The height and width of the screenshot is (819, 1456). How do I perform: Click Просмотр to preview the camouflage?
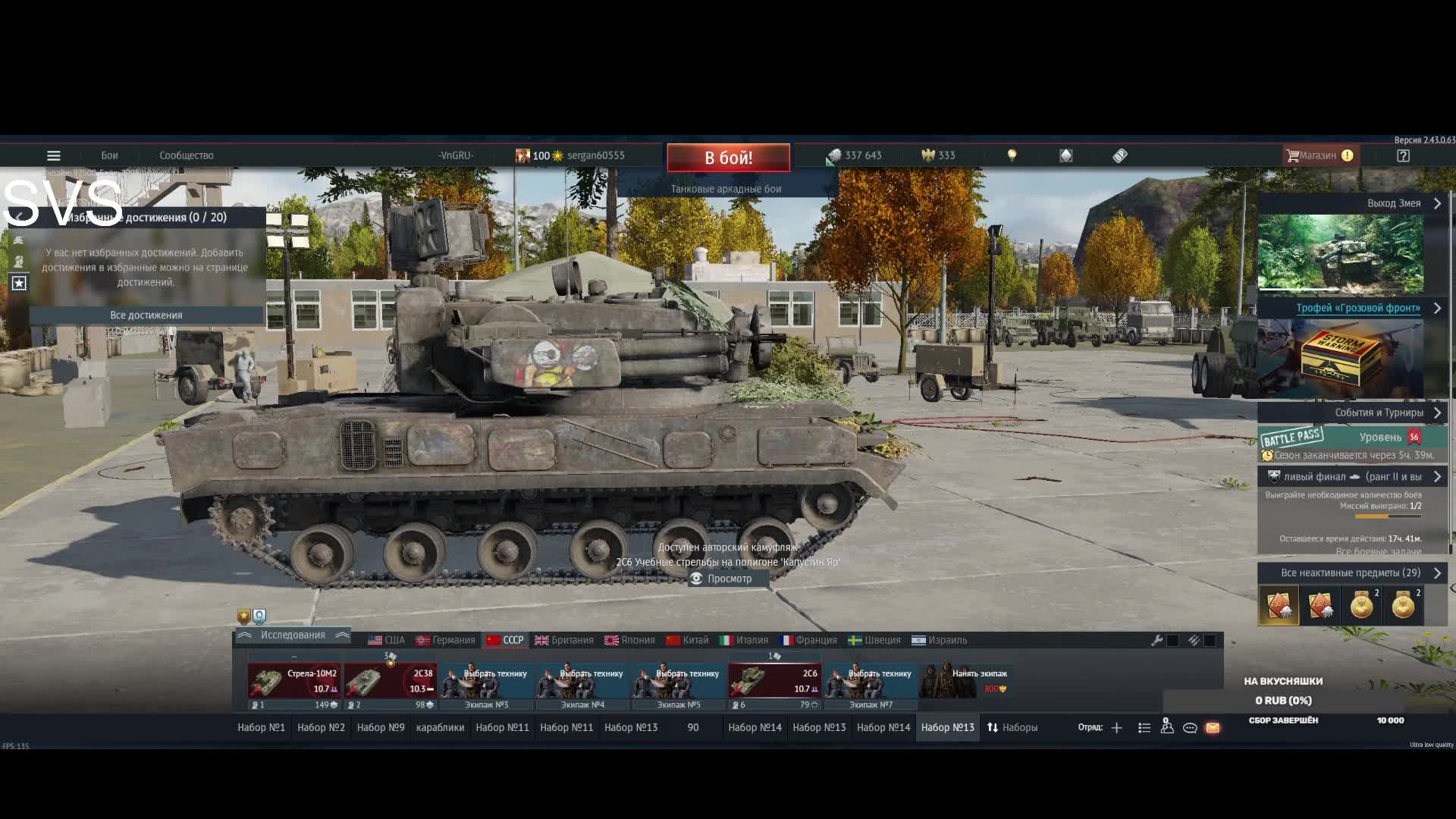point(721,579)
